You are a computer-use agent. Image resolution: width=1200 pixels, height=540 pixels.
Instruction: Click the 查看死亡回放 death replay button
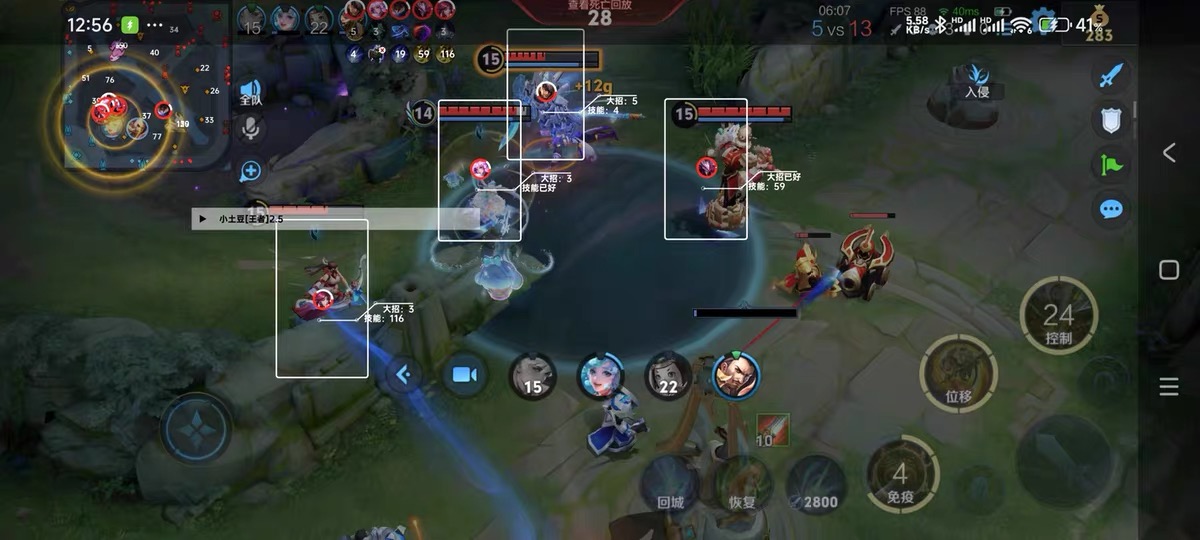pos(600,11)
